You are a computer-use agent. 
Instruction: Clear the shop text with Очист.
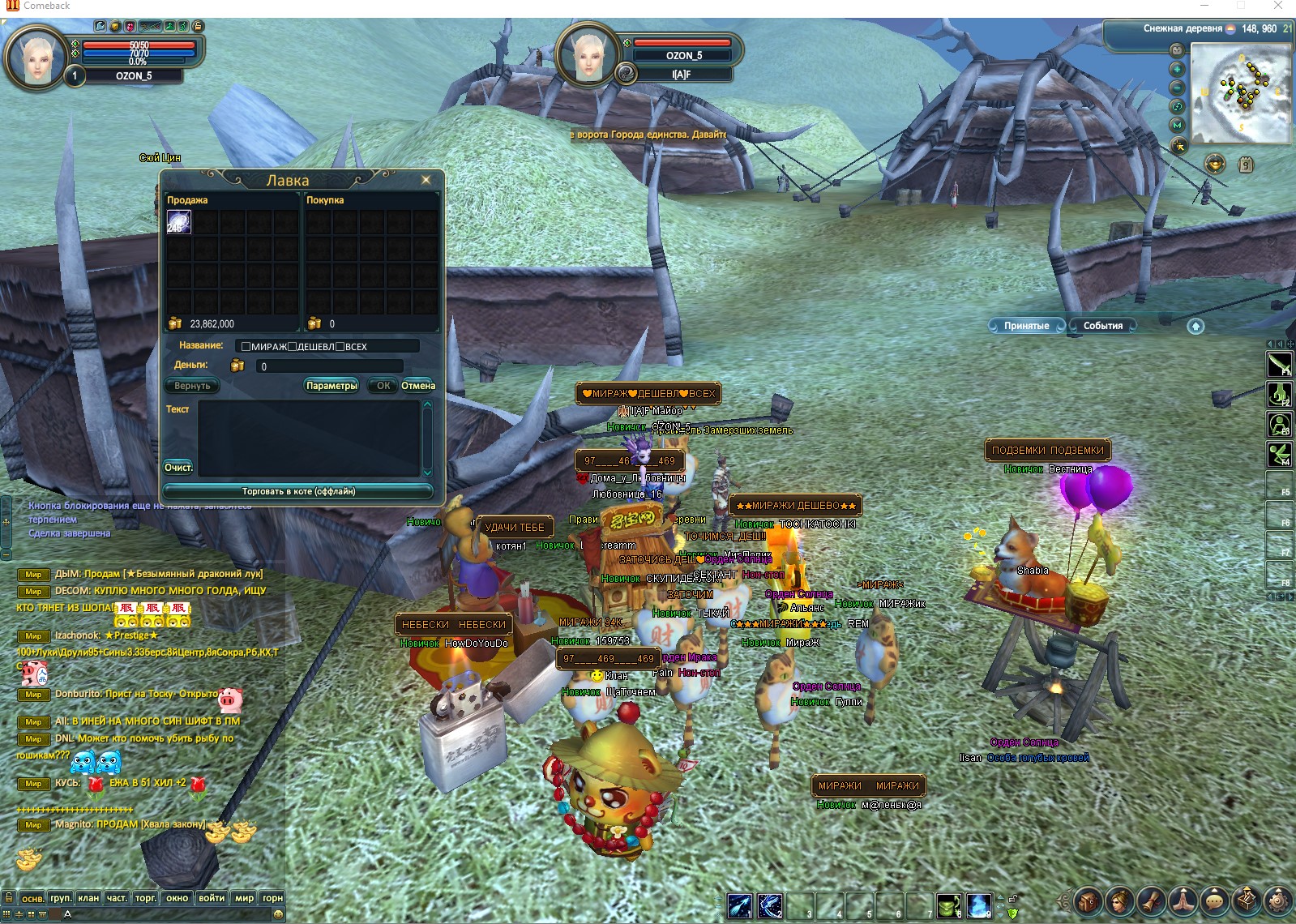click(178, 468)
